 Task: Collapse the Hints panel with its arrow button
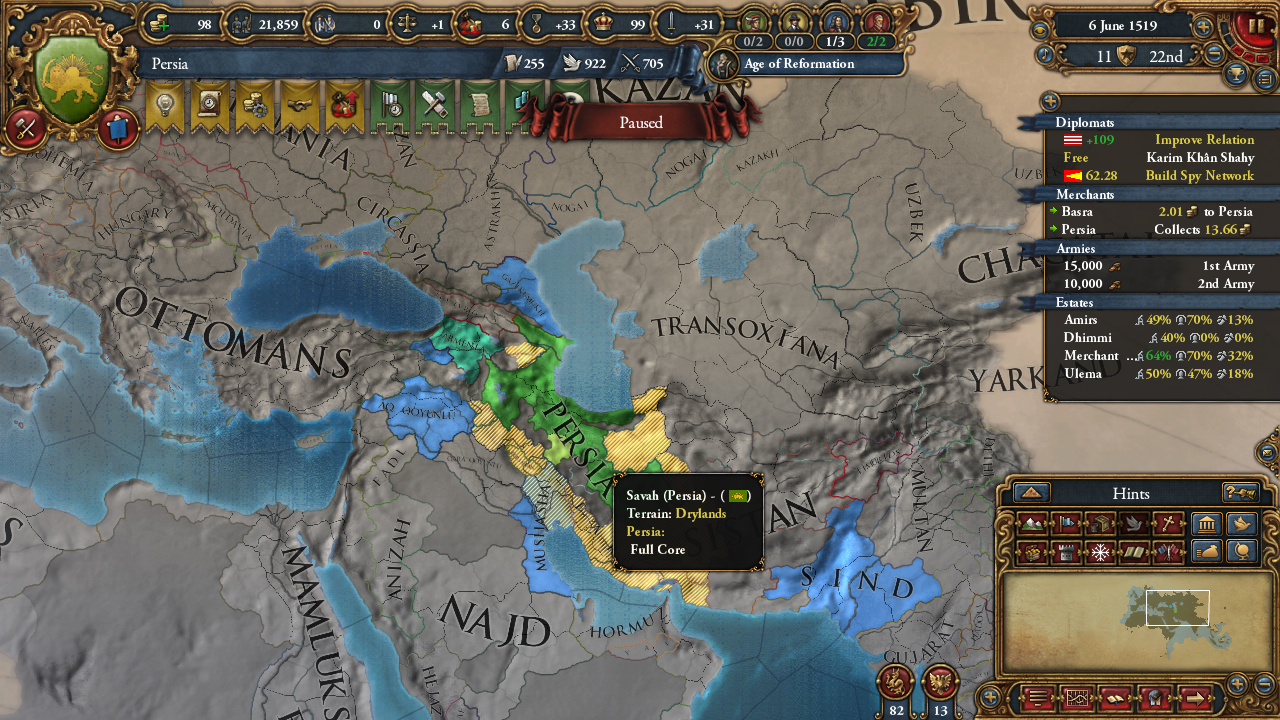click(1030, 493)
